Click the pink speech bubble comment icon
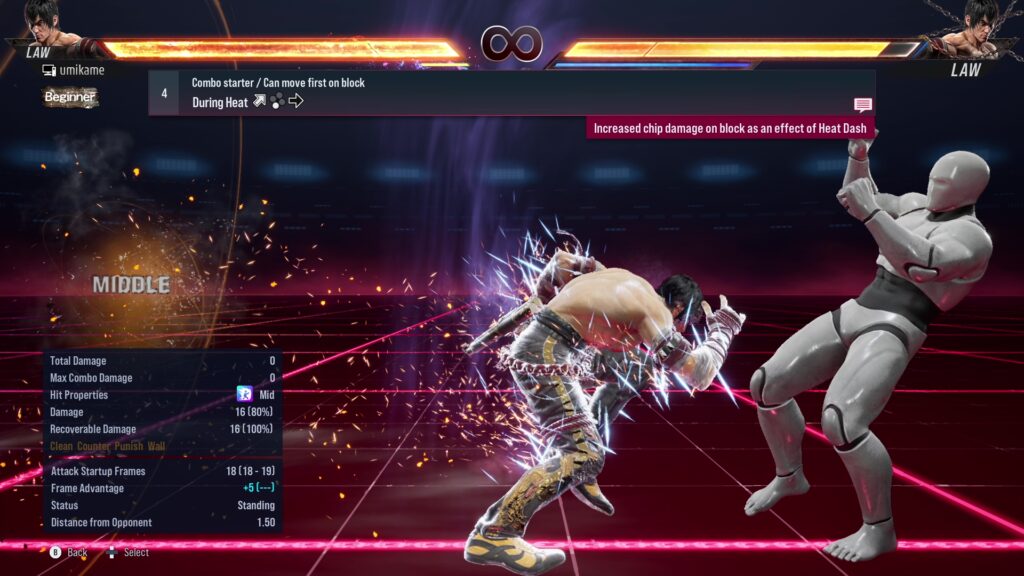1024x576 pixels. click(x=863, y=104)
